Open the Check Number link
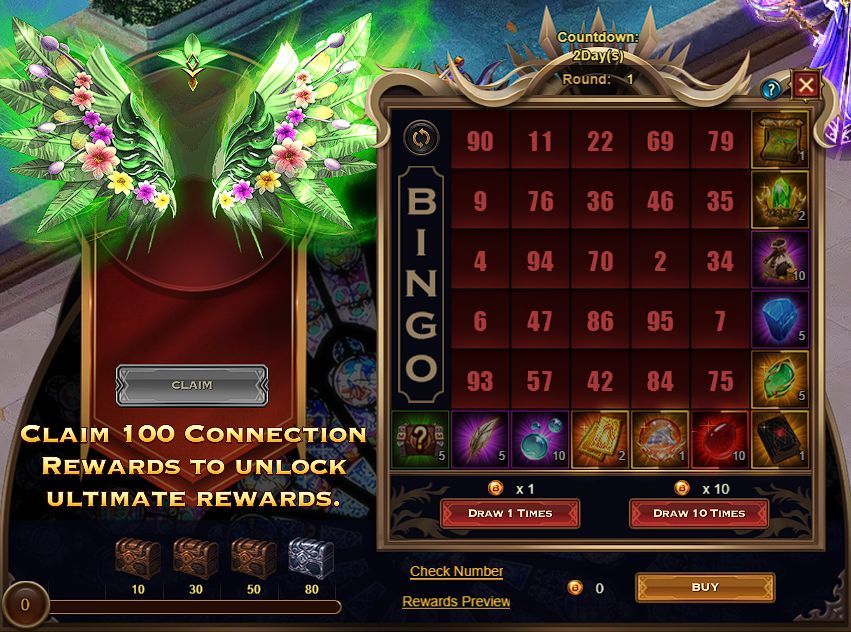Viewport: 851px width, 632px height. click(x=456, y=571)
